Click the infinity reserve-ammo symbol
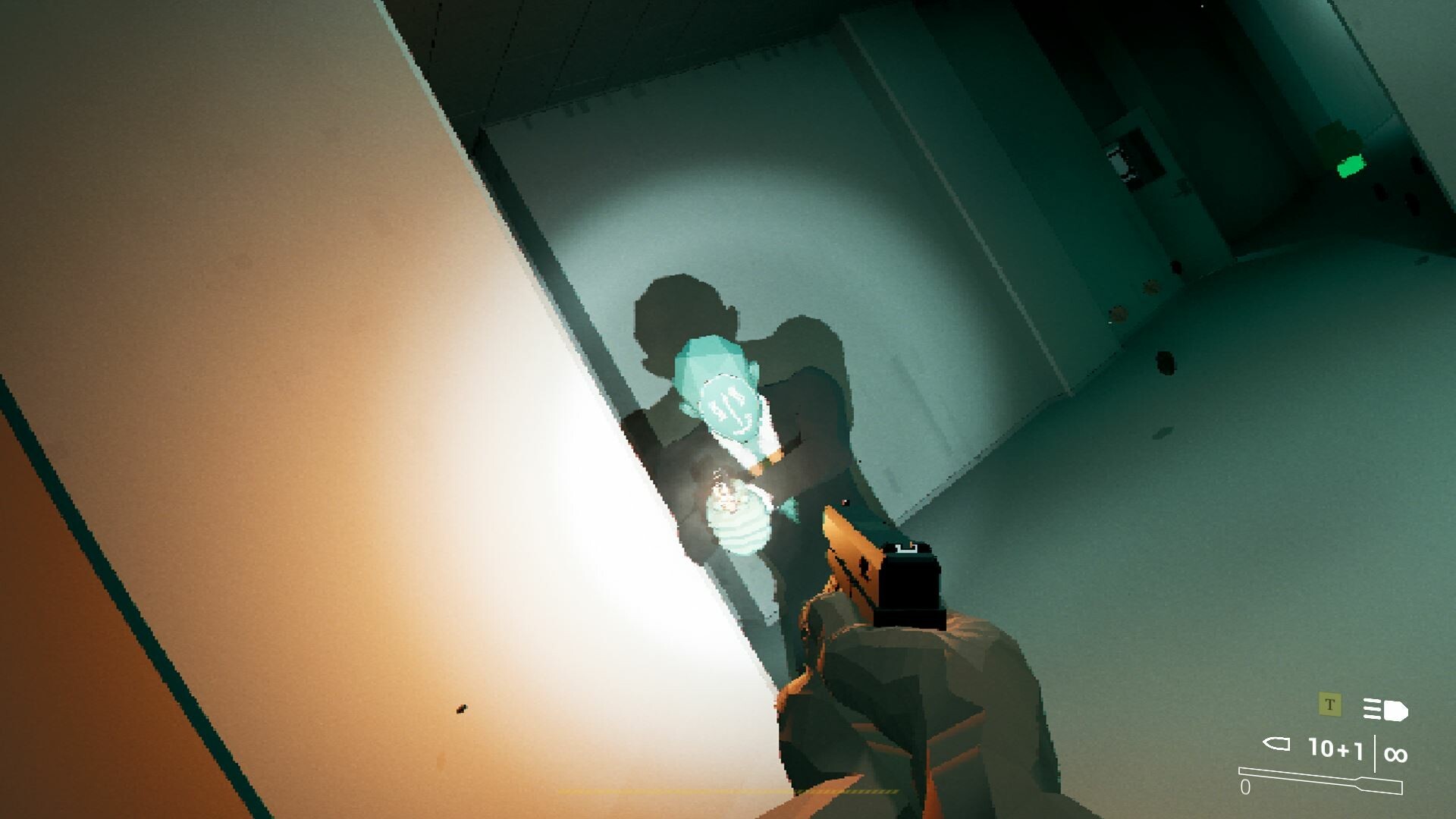This screenshot has width=1456, height=819. (x=1395, y=755)
